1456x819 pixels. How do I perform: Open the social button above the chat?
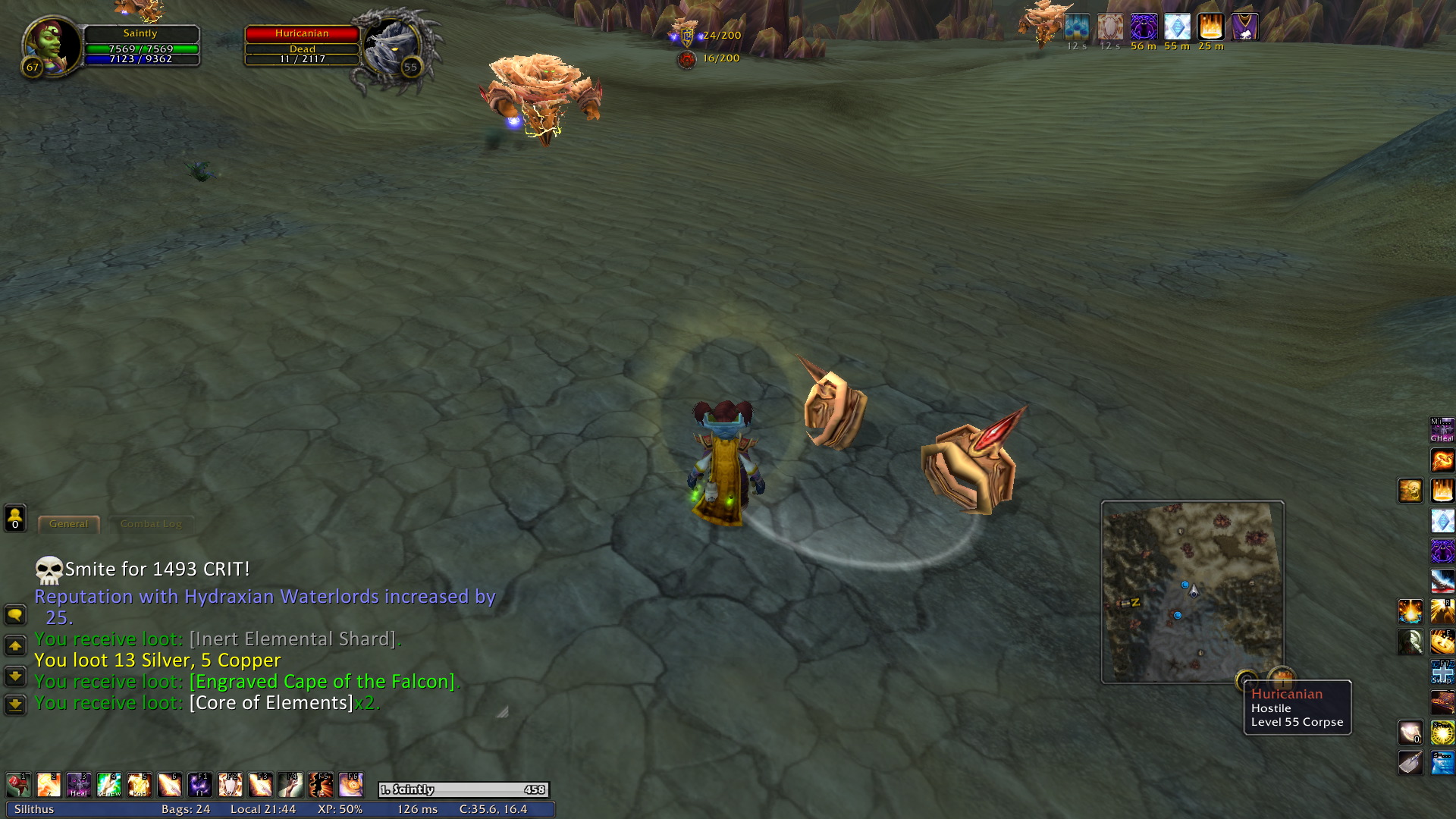(x=15, y=519)
